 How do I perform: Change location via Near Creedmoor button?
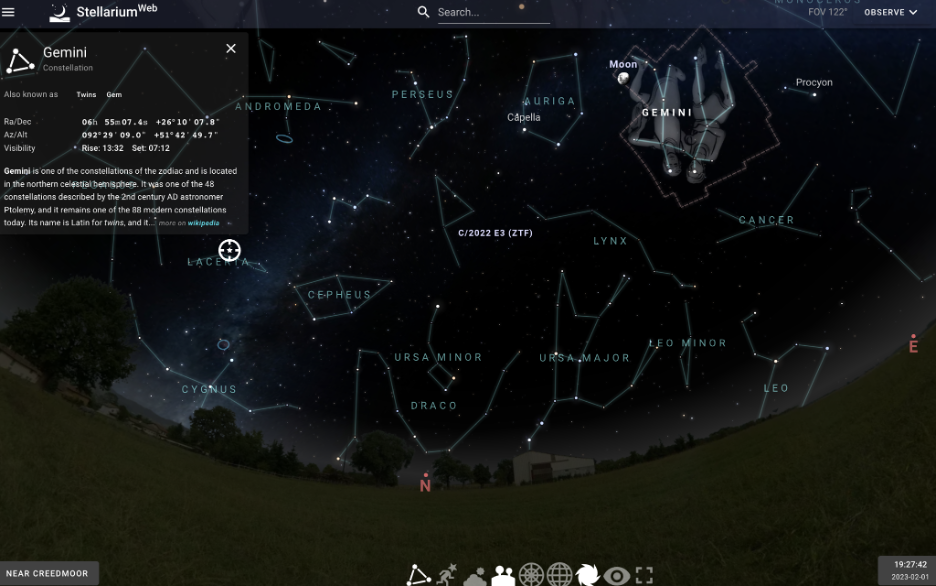point(48,573)
